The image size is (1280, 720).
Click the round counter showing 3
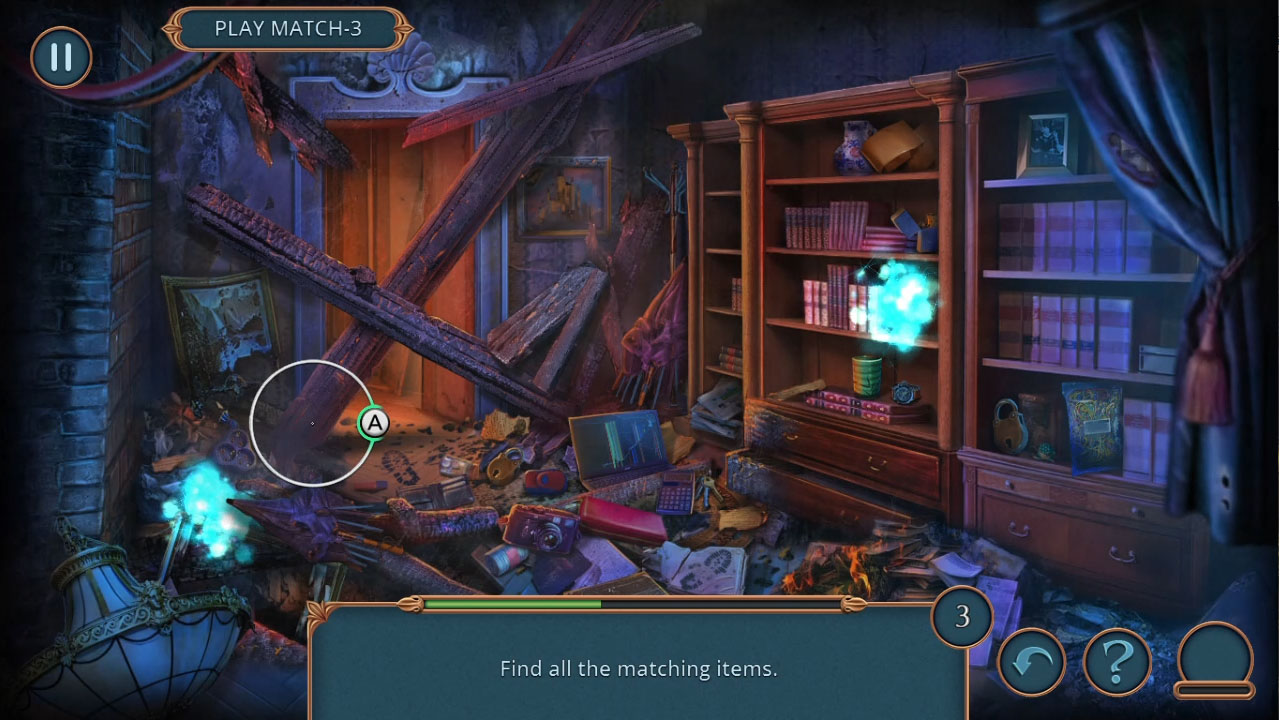(x=963, y=618)
